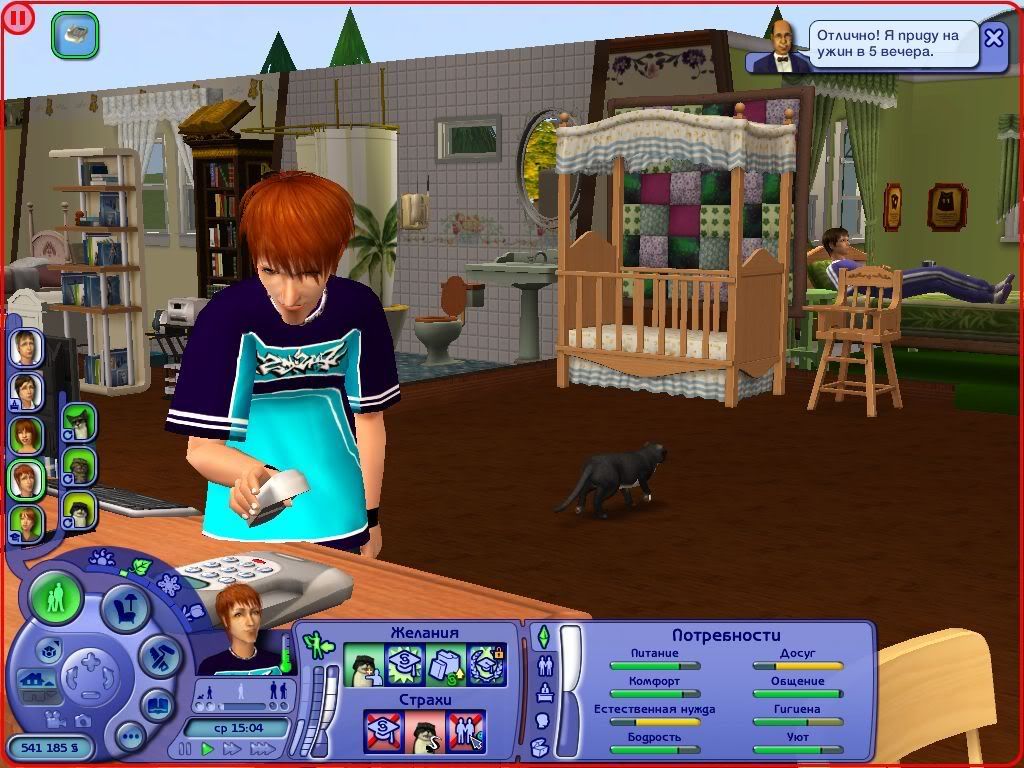This screenshot has height=768, width=1024.
Task: Select the top sim portrait in family list
Action: tap(26, 347)
